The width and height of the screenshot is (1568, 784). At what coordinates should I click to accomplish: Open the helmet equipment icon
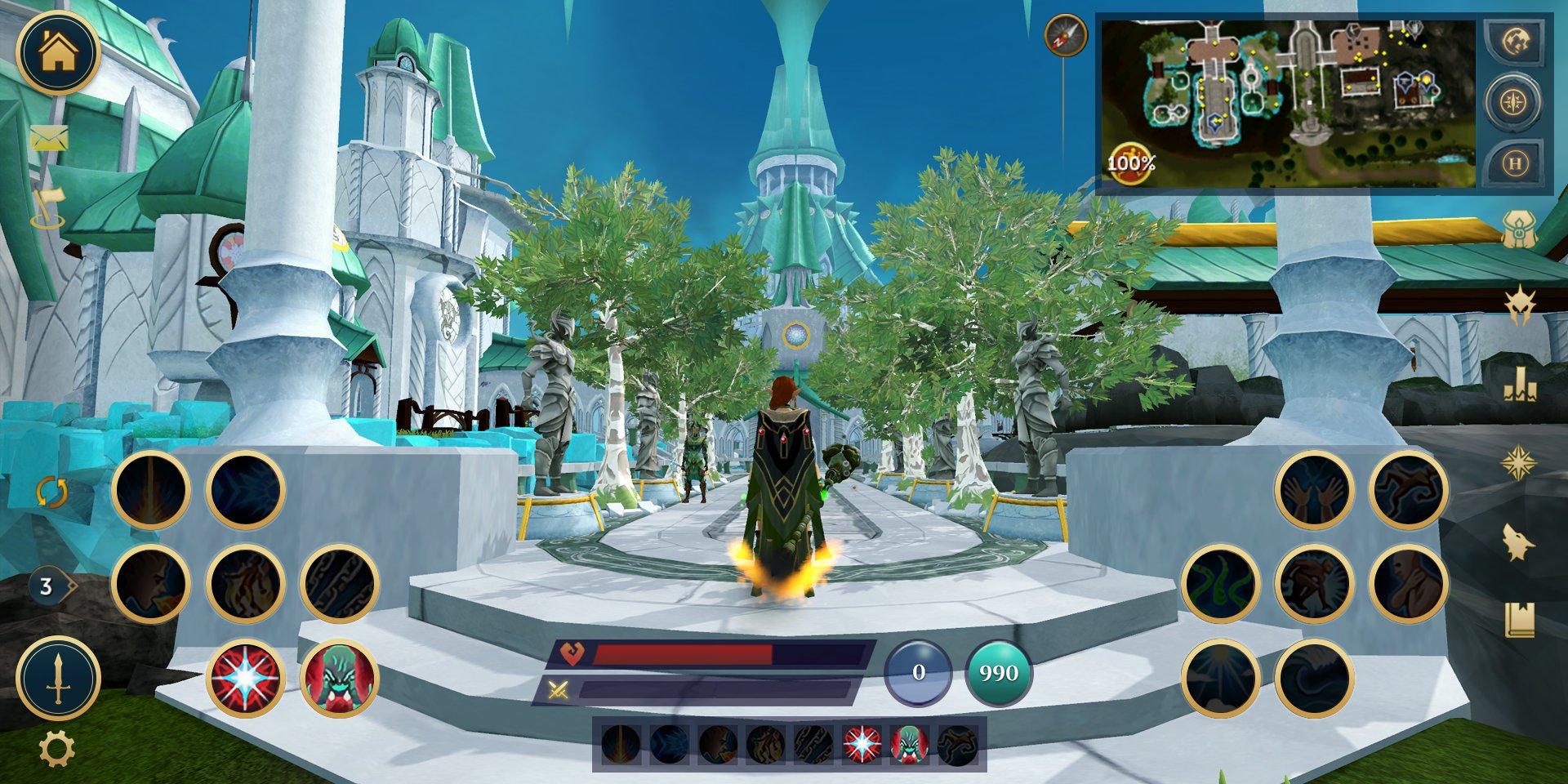coord(1520,229)
